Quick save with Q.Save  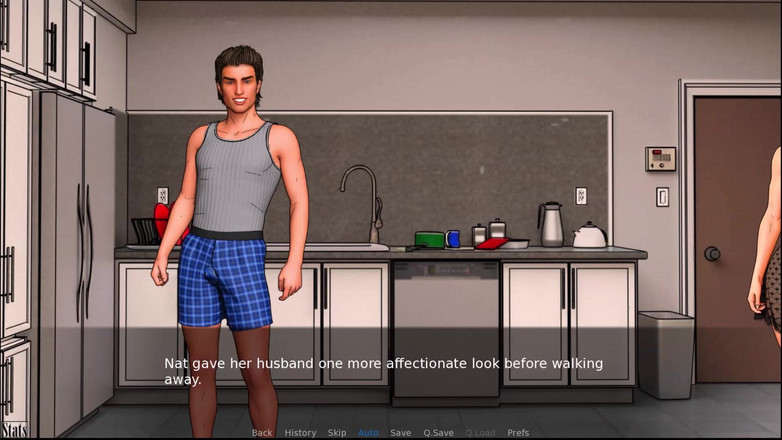coord(438,433)
